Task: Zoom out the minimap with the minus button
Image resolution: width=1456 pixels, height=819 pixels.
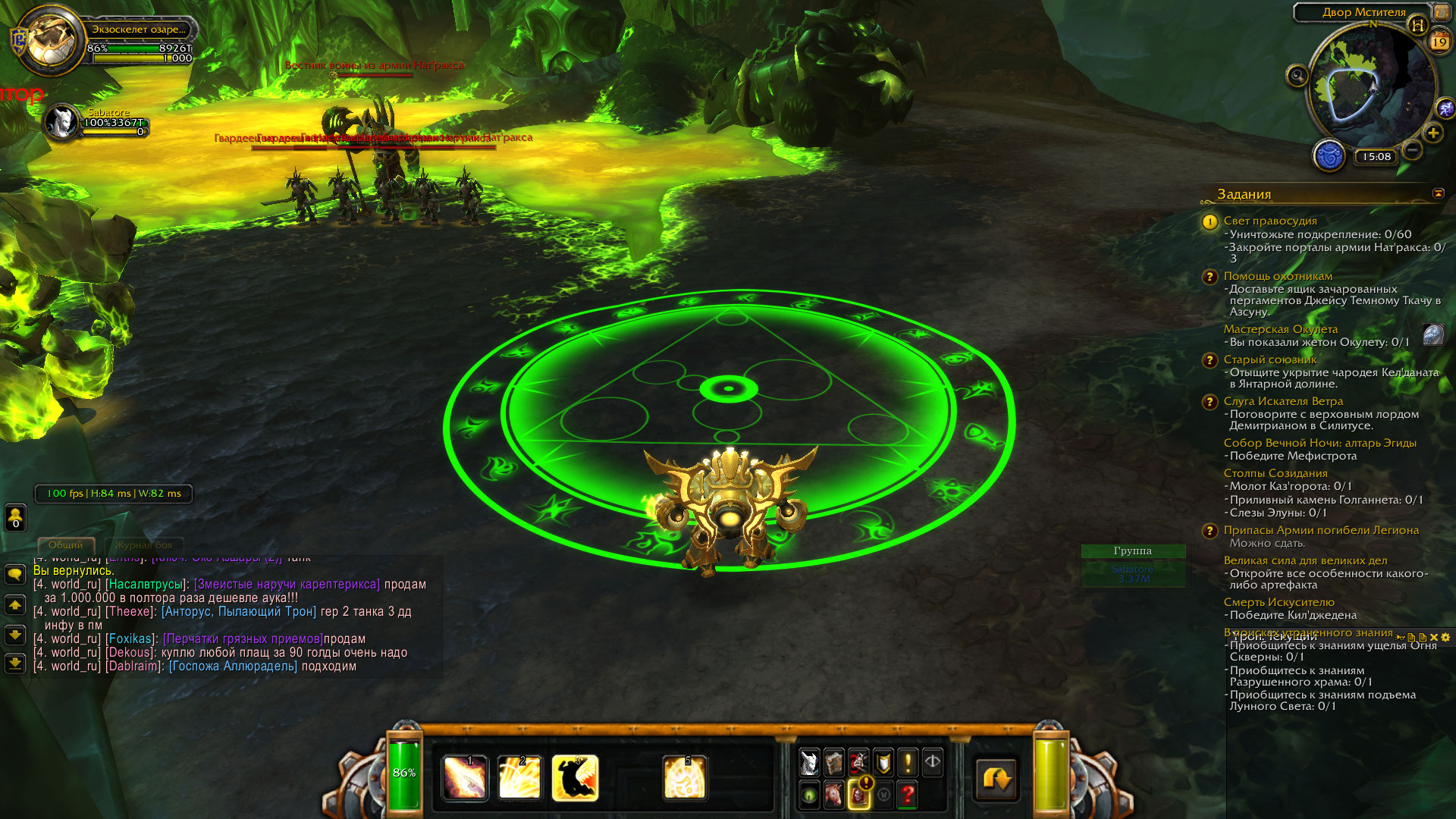Action: [1412, 150]
